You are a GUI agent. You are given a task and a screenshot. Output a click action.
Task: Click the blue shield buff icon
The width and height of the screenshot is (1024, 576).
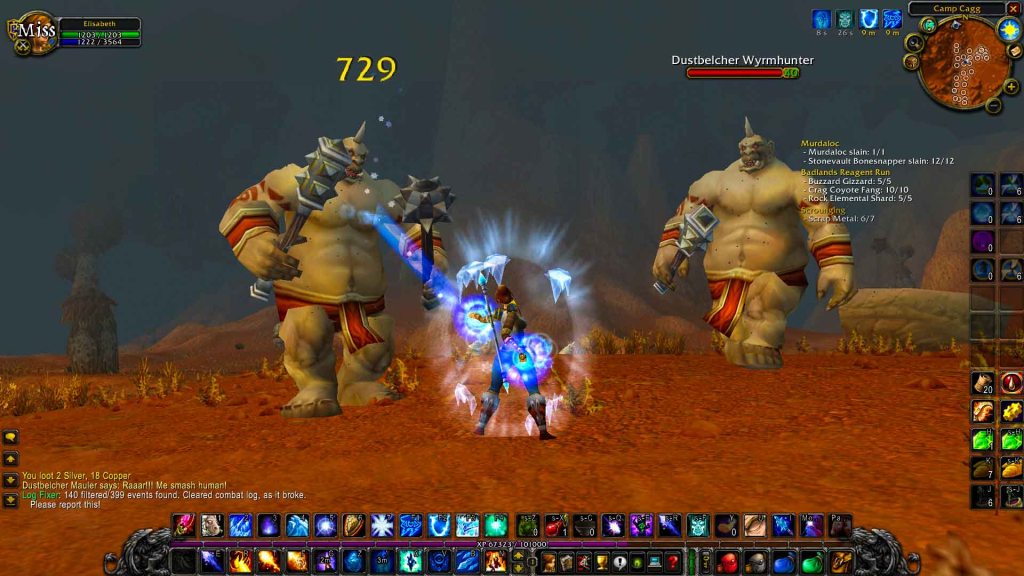[868, 19]
